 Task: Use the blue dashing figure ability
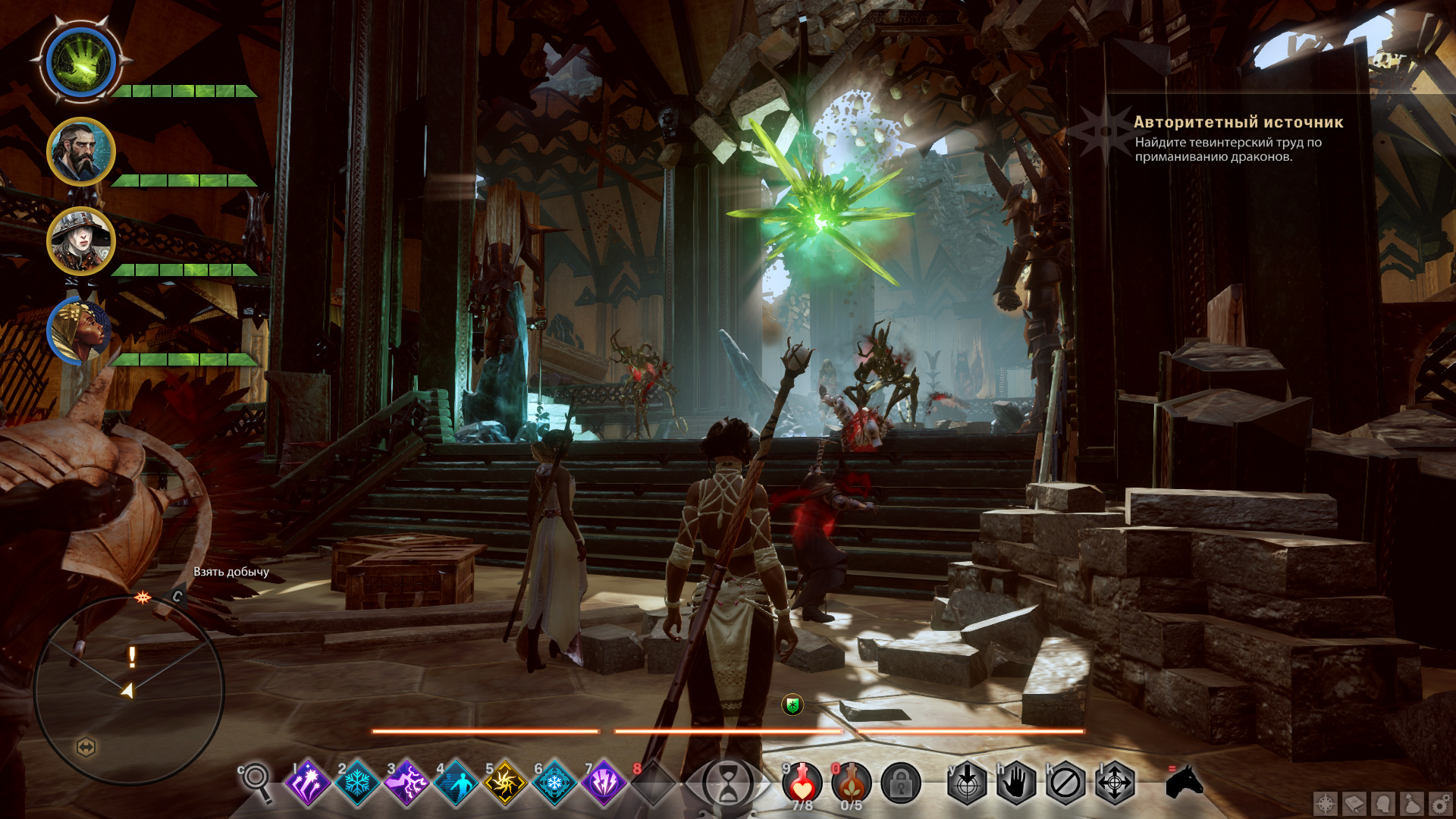456,783
